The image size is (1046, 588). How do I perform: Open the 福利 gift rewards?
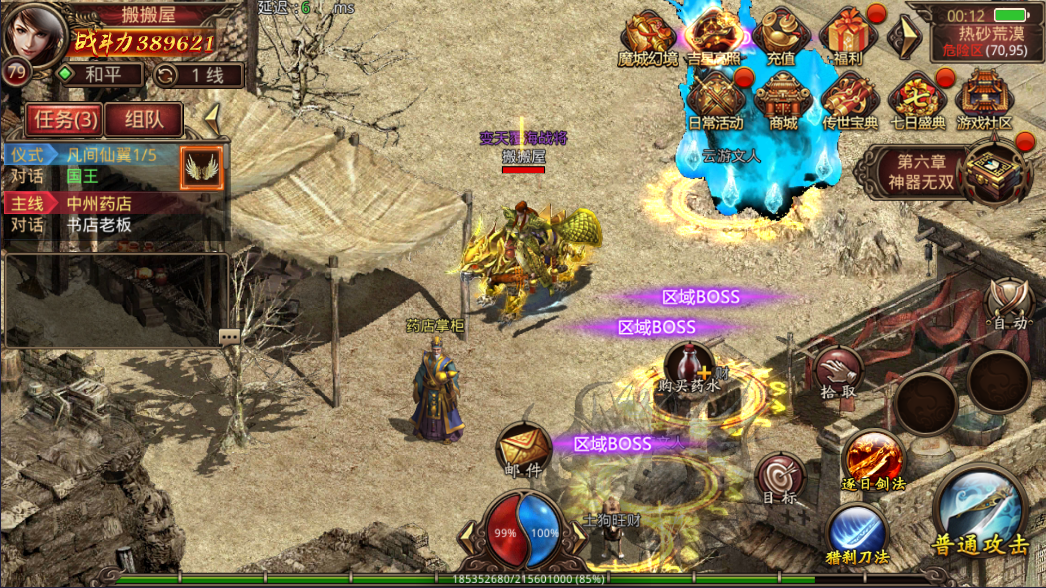(846, 38)
